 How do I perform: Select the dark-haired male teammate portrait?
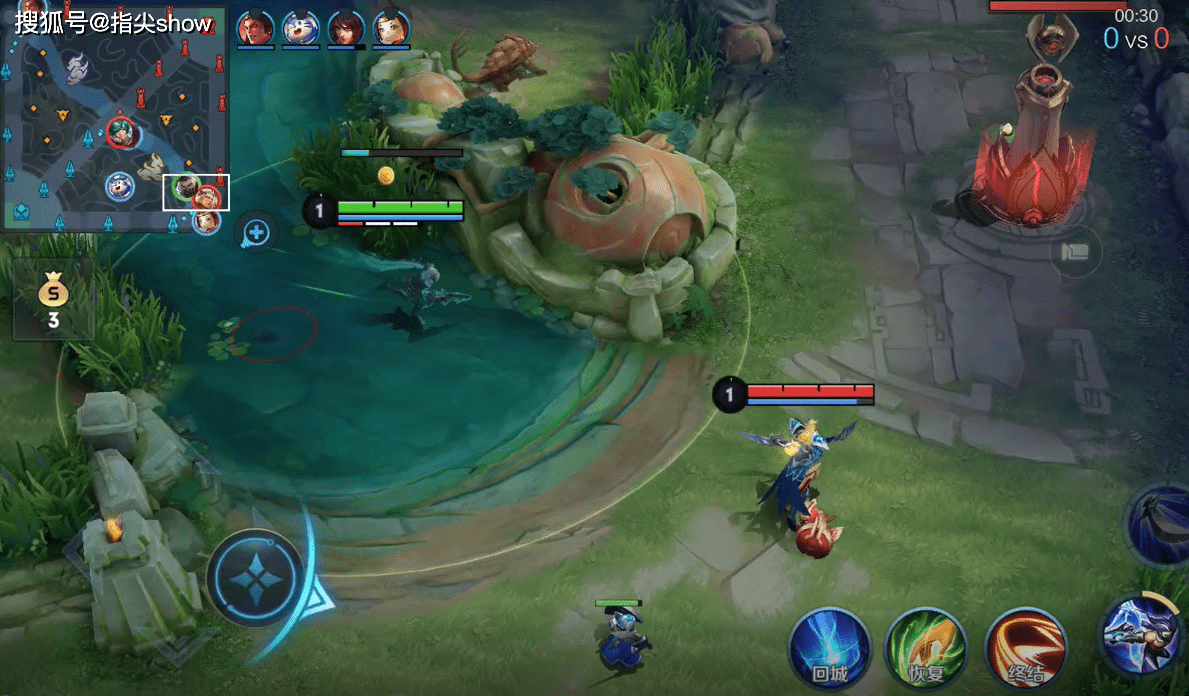pyautogui.click(x=255, y=29)
